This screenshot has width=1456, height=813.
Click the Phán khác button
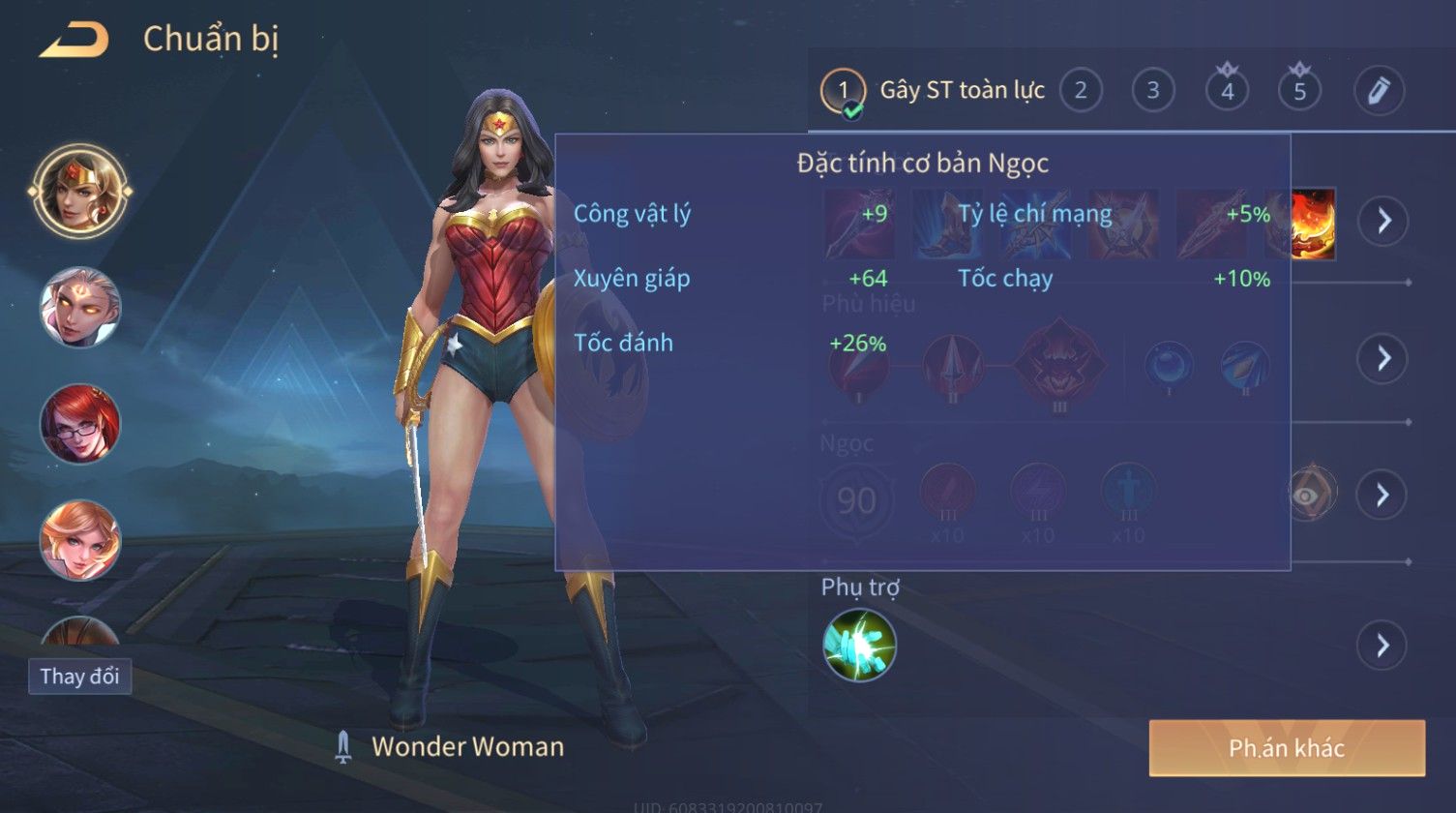coord(1287,748)
